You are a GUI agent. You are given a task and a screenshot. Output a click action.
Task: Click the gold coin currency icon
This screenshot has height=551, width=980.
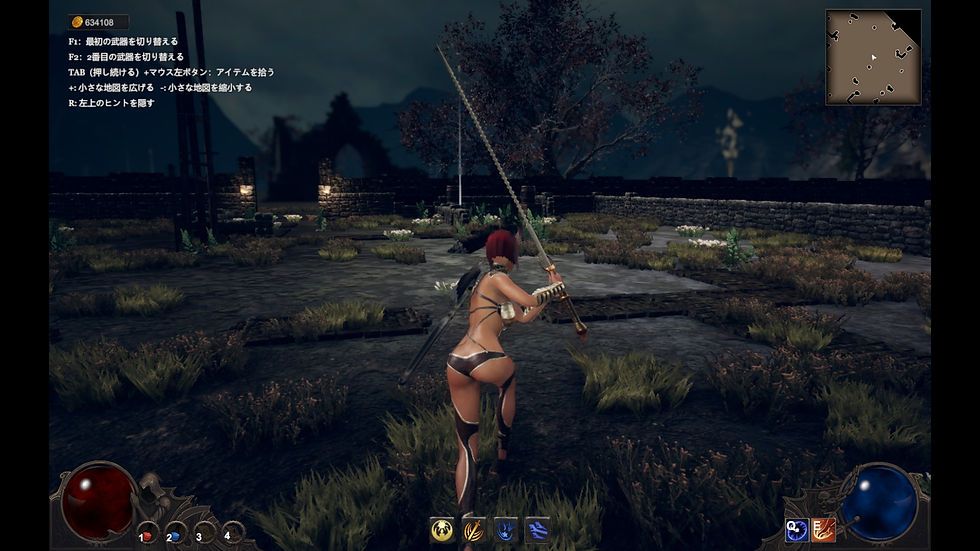[77, 22]
